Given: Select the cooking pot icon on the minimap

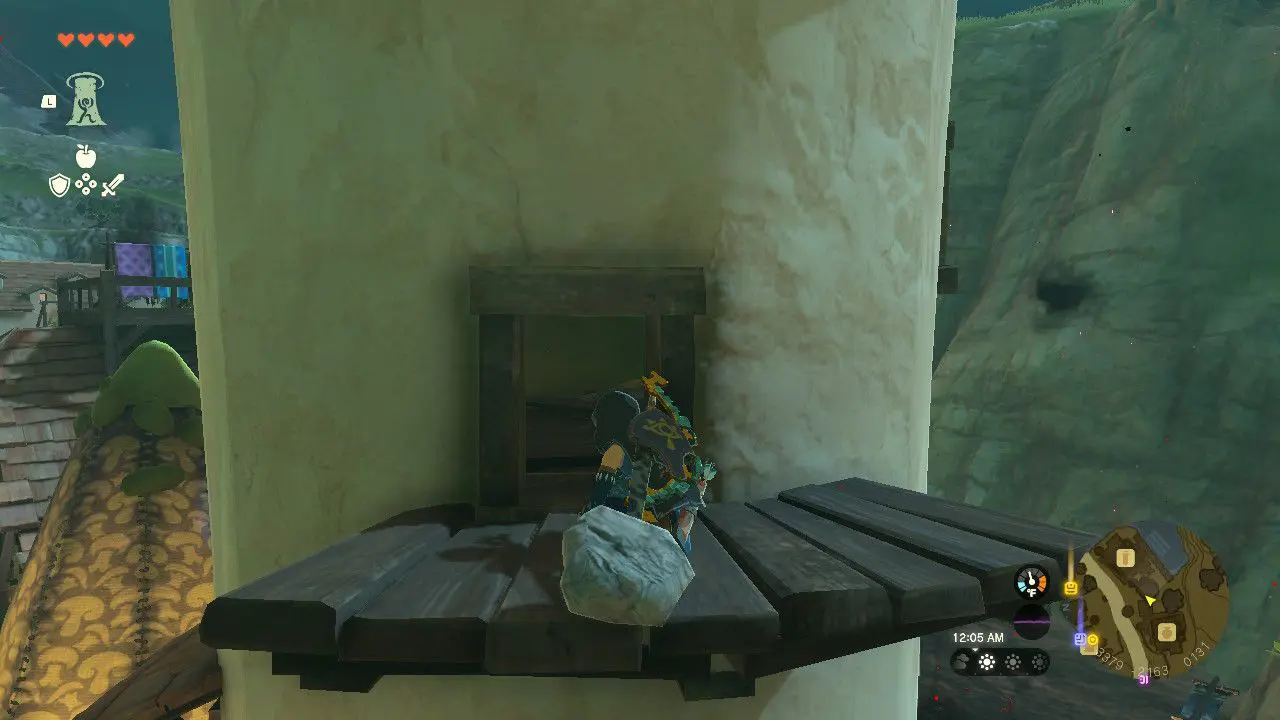Looking at the screenshot, I should [x=1167, y=633].
